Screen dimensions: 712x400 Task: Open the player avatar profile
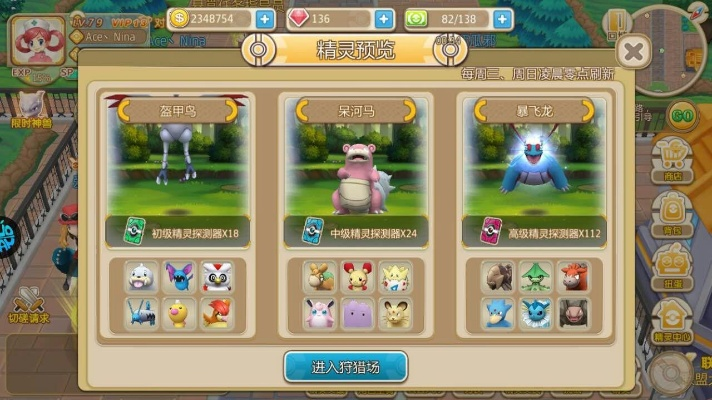pyautogui.click(x=36, y=39)
